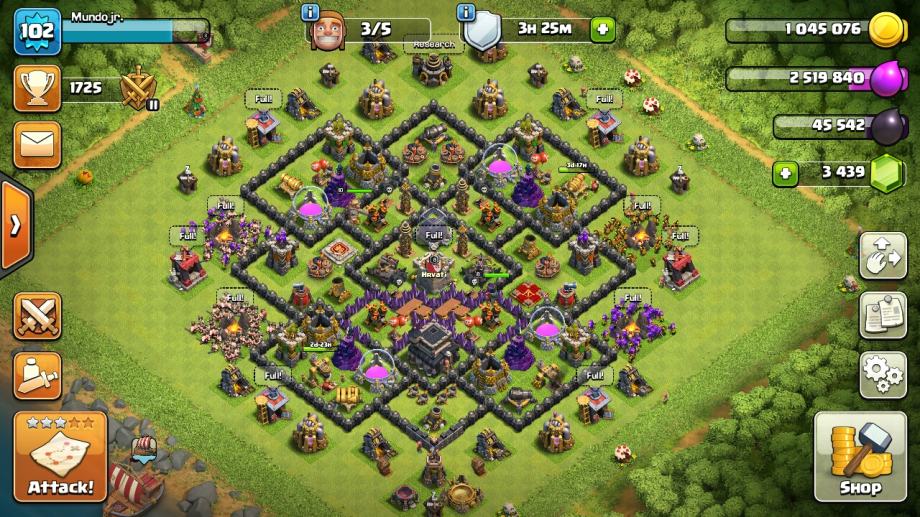Viewport: 920px width, 517px height.
Task: Open the Shop
Action: 859,456
